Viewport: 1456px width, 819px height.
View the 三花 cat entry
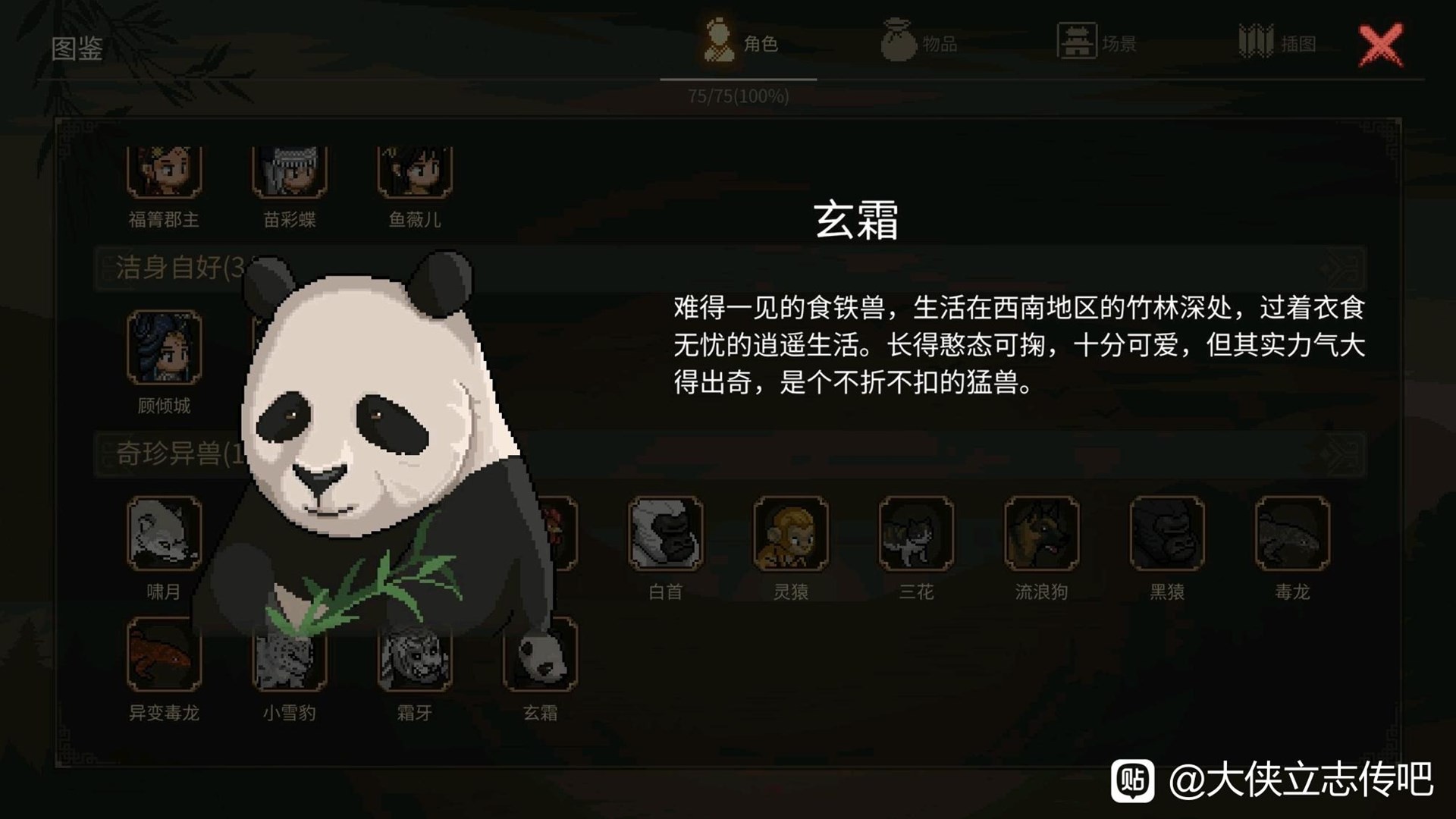(916, 534)
